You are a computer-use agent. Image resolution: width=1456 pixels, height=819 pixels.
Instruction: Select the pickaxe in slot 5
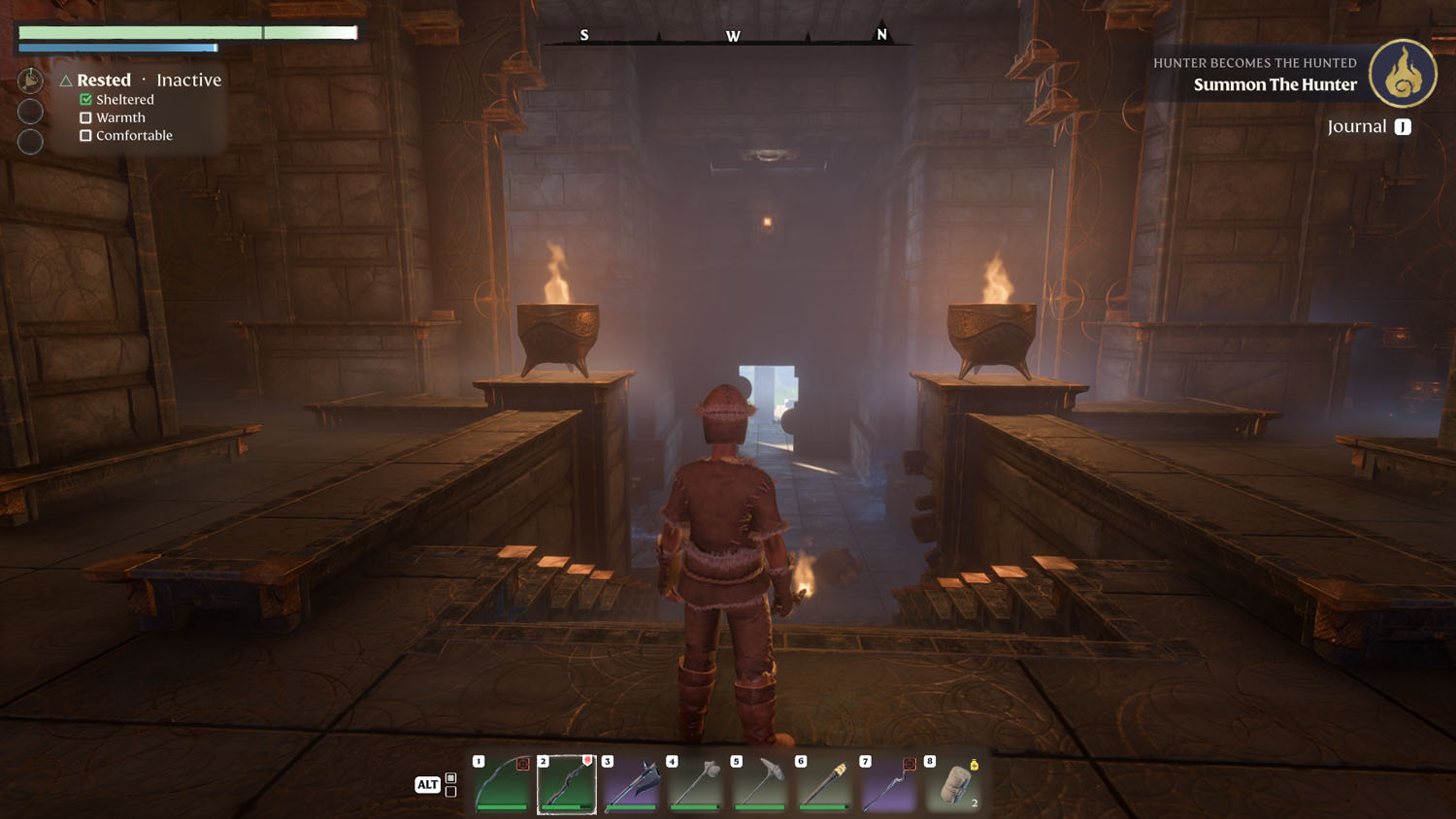coord(760,784)
